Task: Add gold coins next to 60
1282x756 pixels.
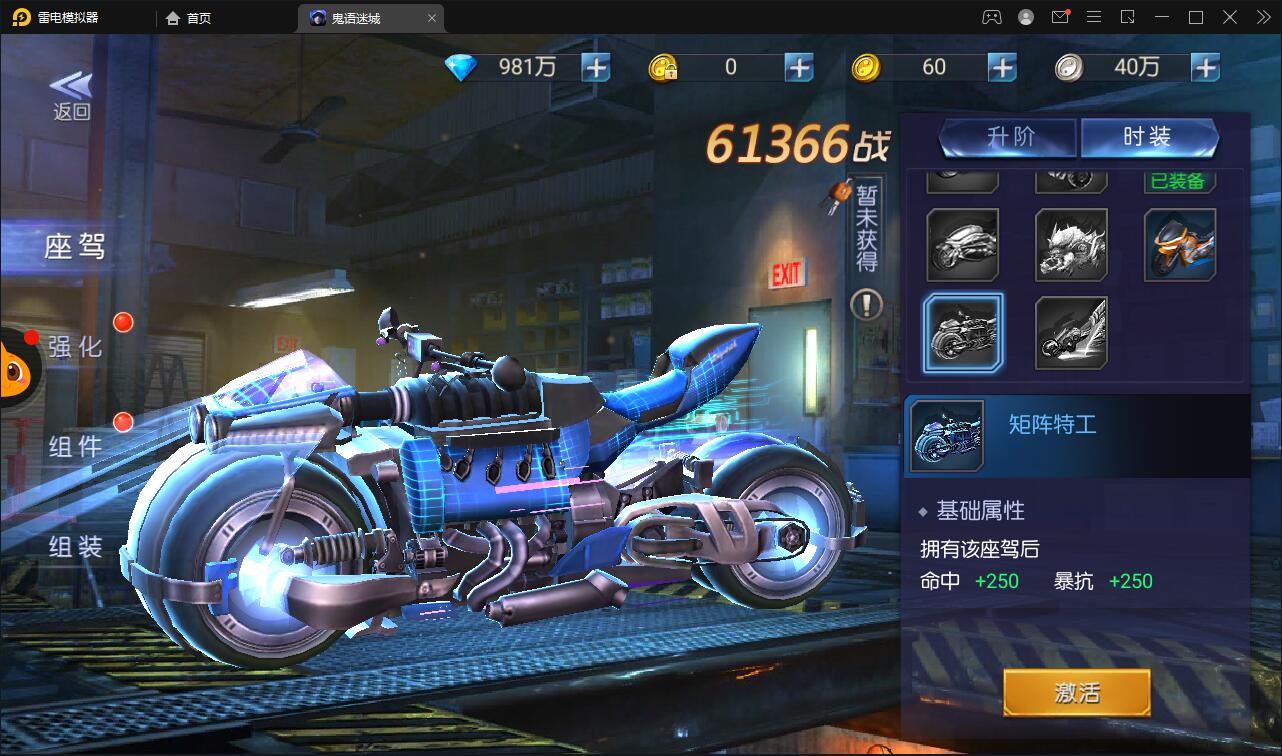Action: [x=1002, y=67]
